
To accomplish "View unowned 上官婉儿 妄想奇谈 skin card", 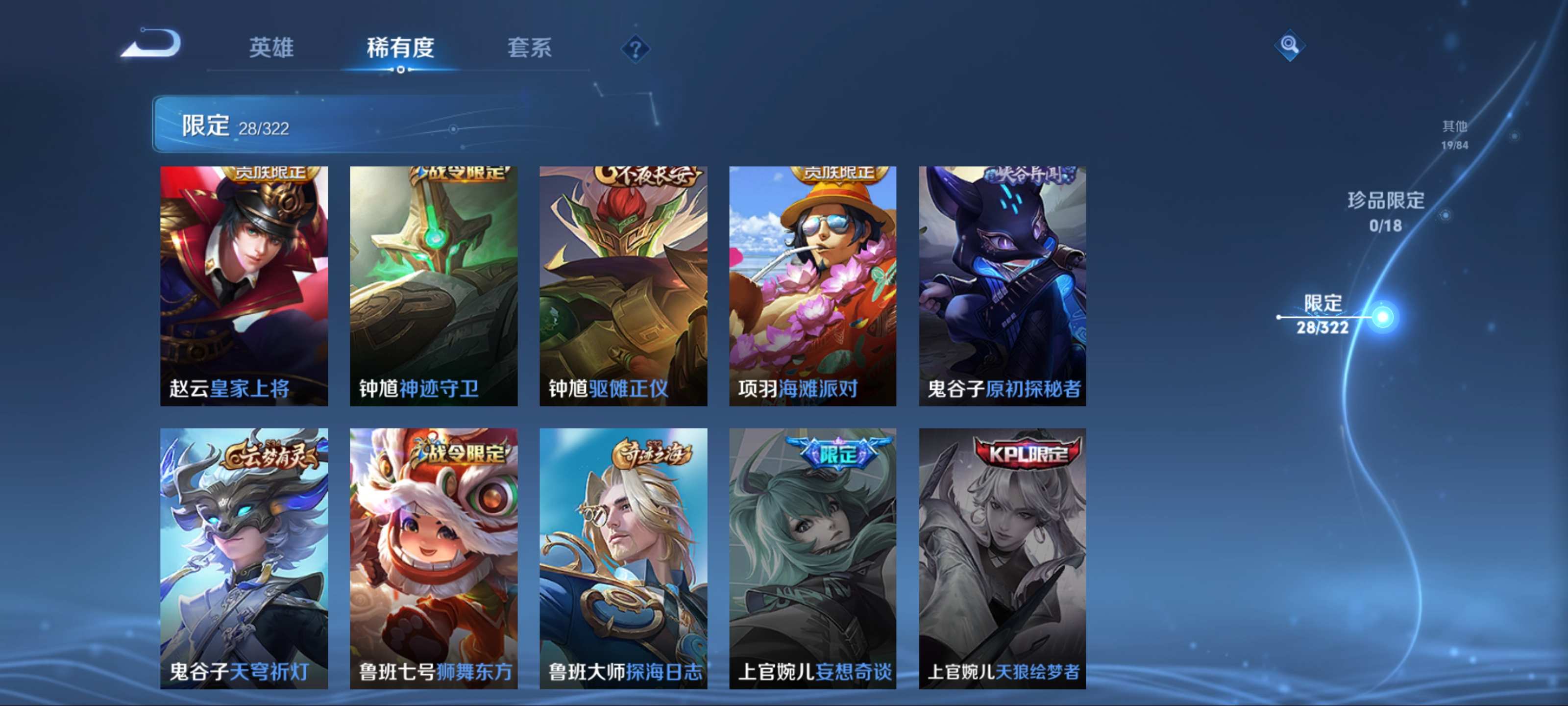I will click(812, 558).
